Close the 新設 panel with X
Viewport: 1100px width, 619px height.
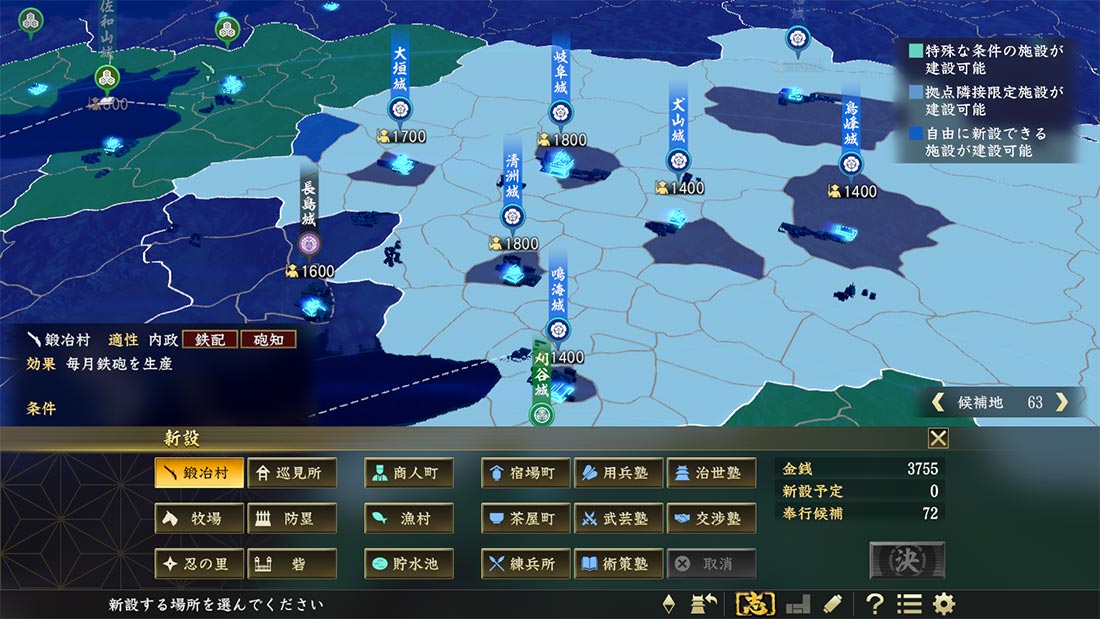[x=938, y=438]
